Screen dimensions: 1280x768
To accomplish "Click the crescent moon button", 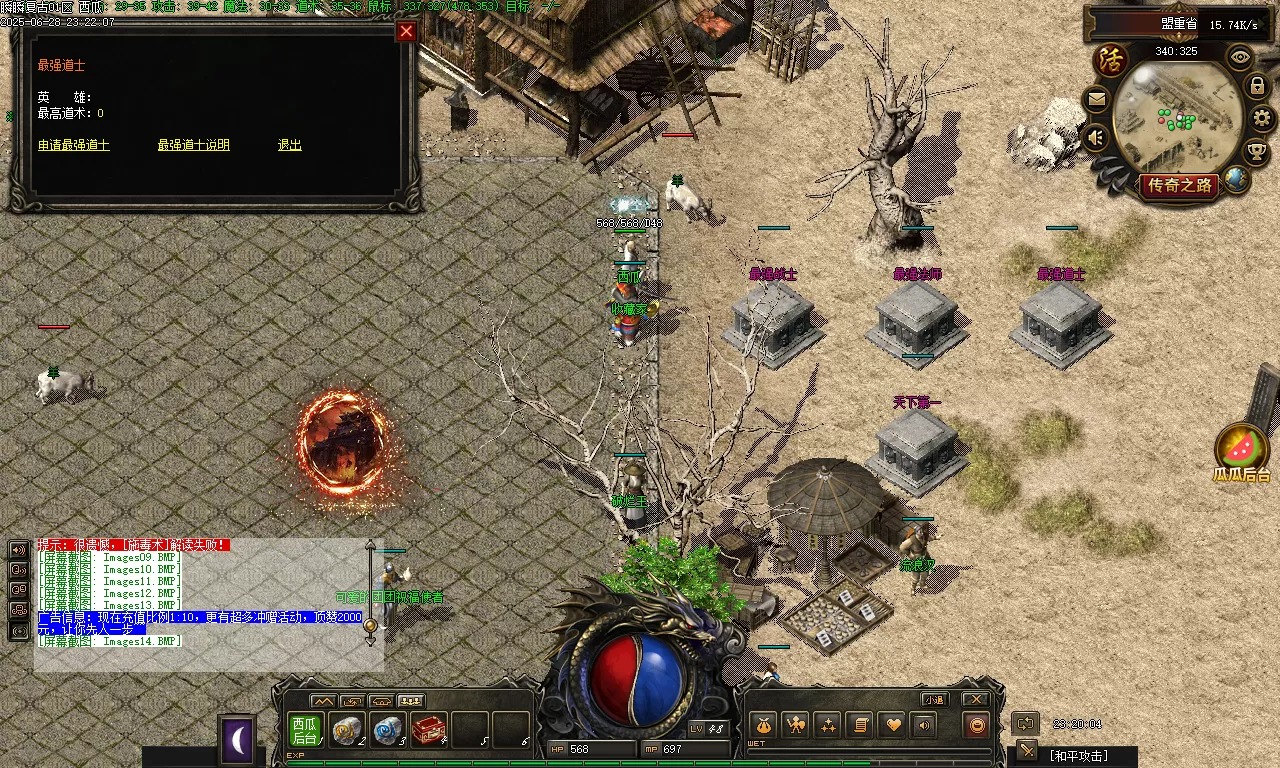I will [237, 740].
